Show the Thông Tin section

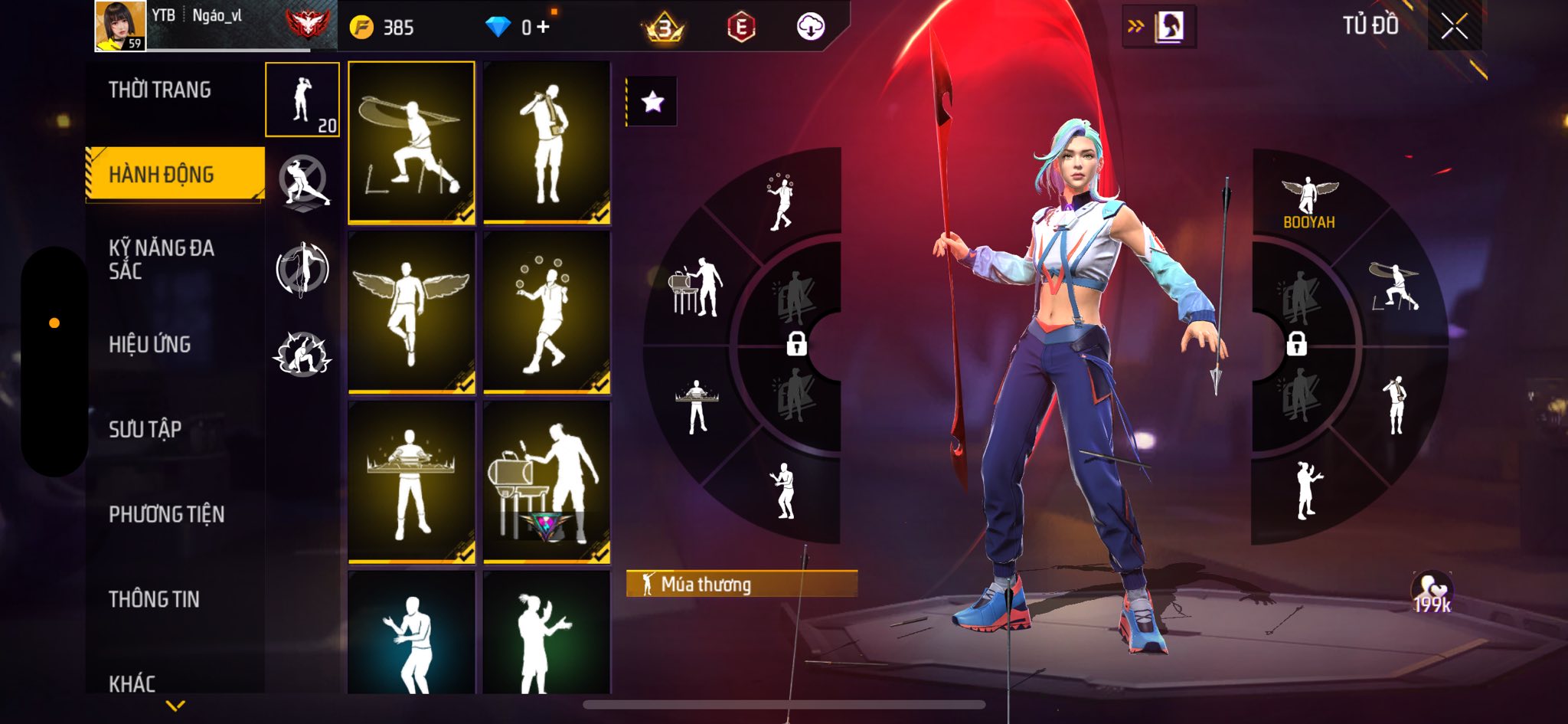(154, 599)
